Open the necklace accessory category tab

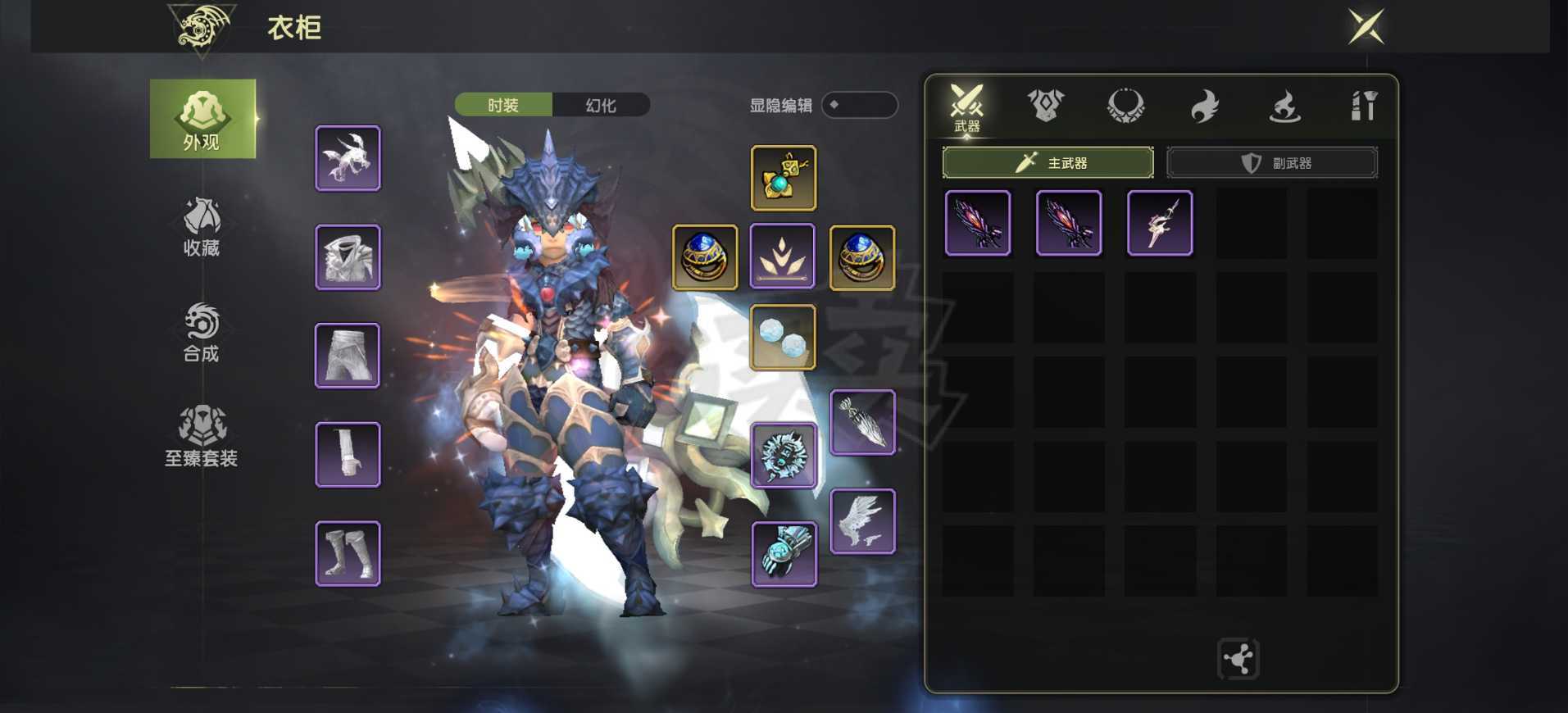click(1125, 106)
